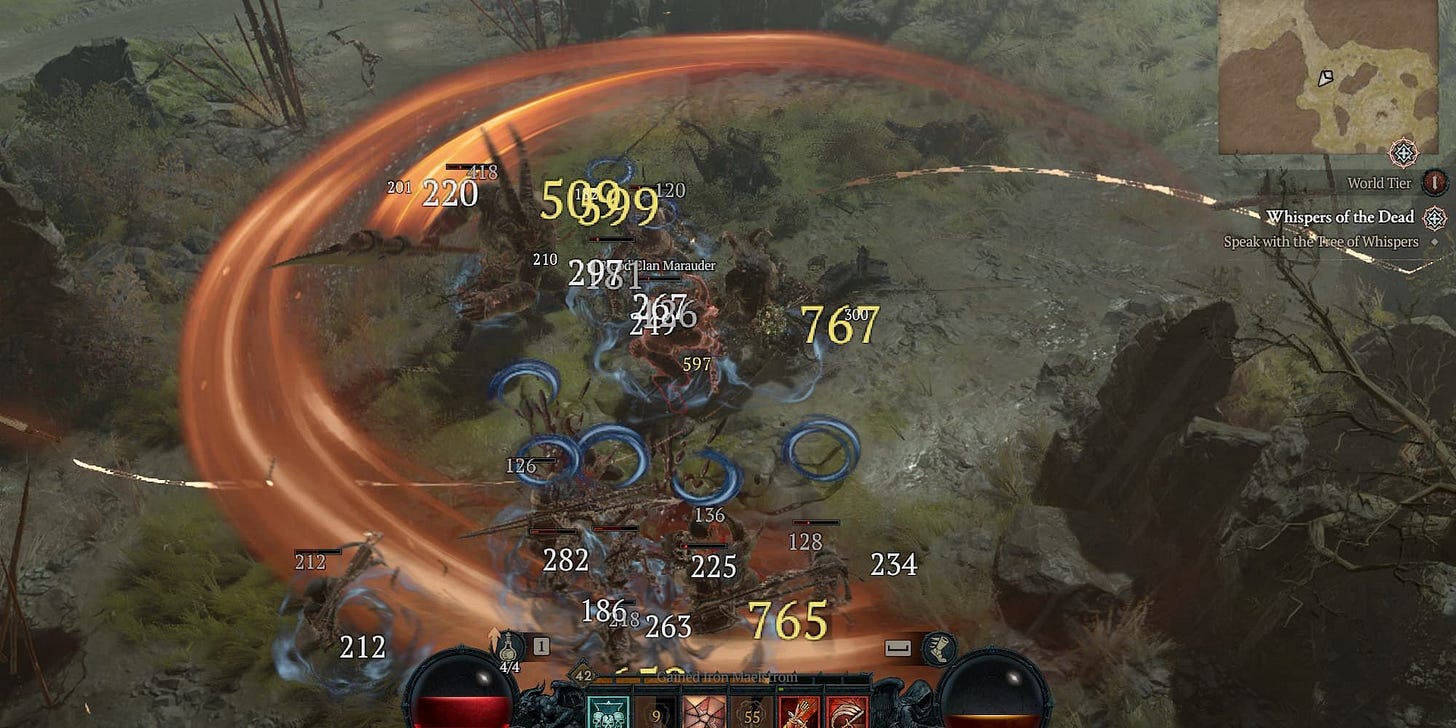The width and height of the screenshot is (1456, 728).
Task: Click the objective 'Speak with the Tree of Whispers'
Action: (1321, 241)
